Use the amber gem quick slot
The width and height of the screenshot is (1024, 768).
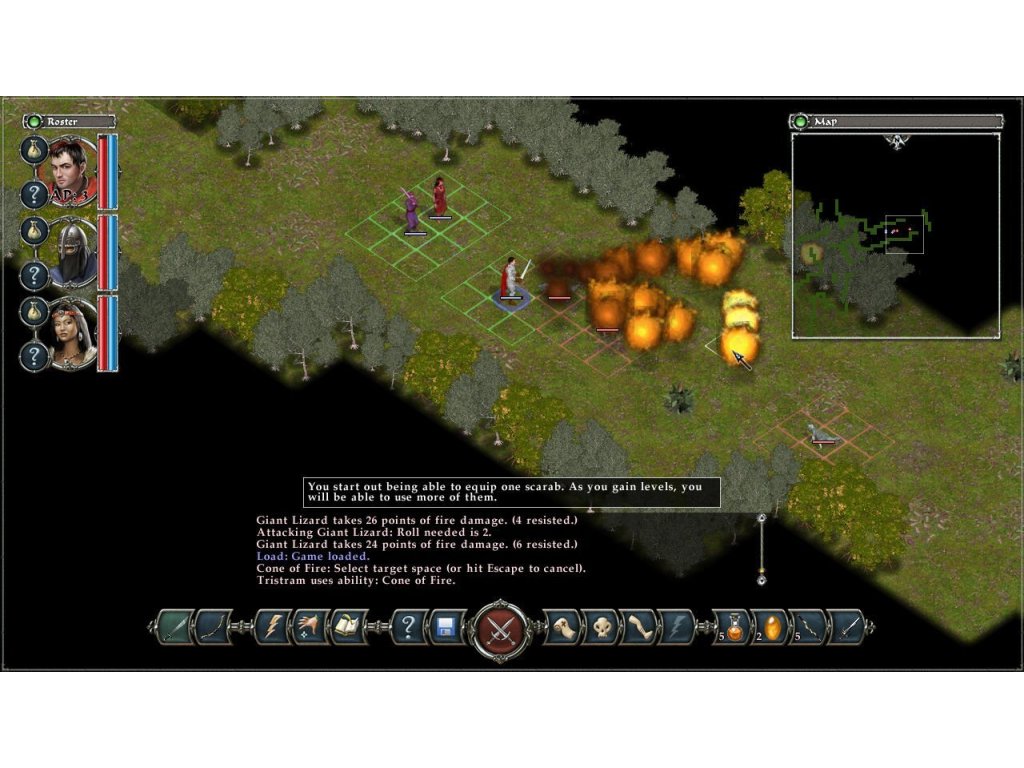pyautogui.click(x=771, y=627)
